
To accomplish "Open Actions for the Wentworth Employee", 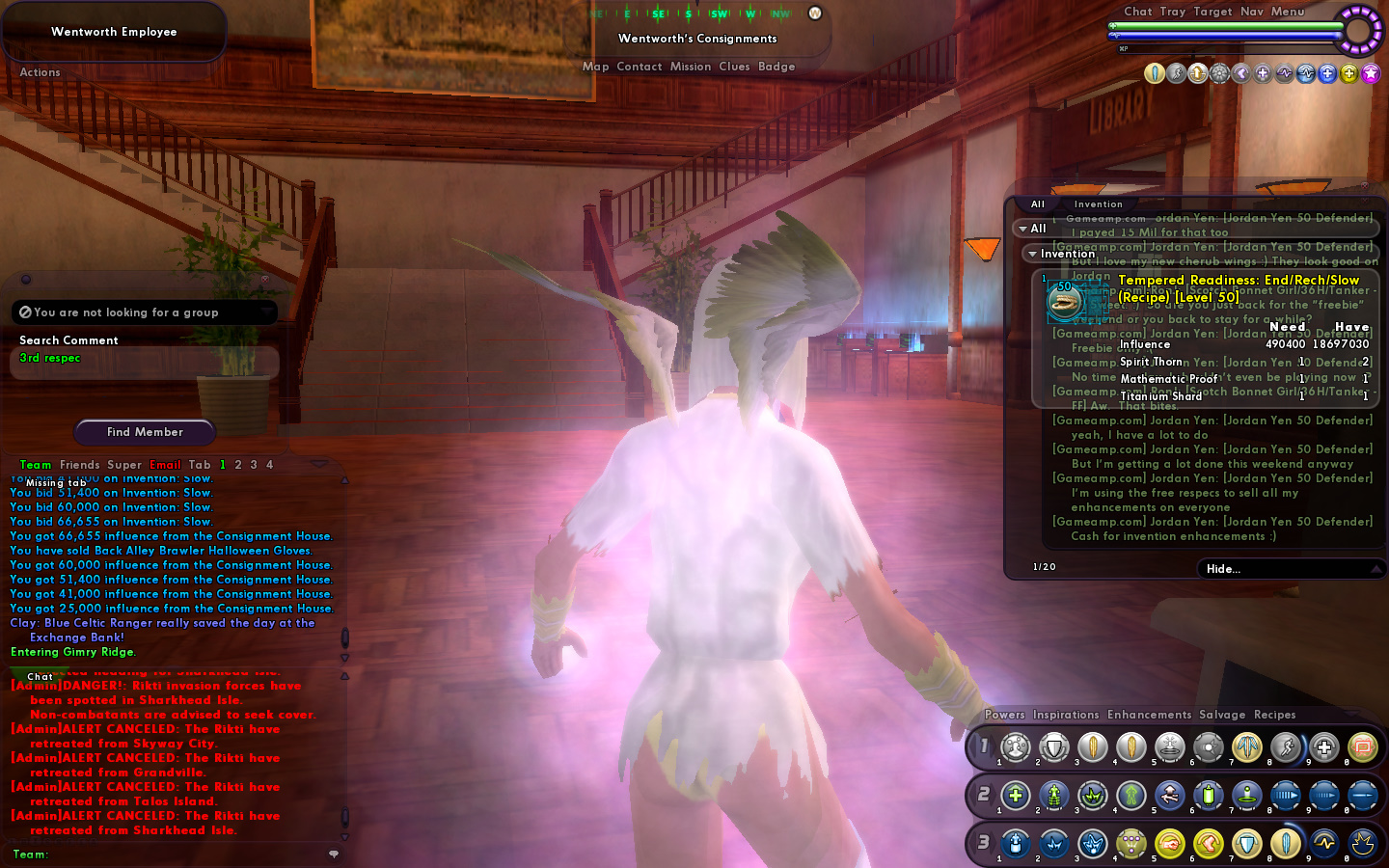I will point(40,72).
